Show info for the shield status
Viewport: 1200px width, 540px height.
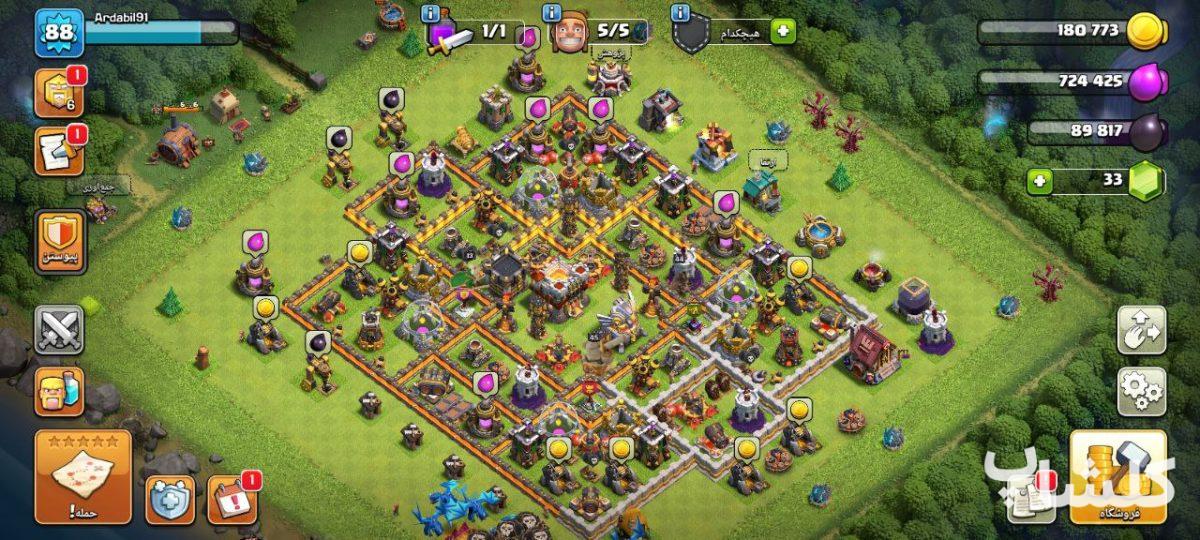681,13
